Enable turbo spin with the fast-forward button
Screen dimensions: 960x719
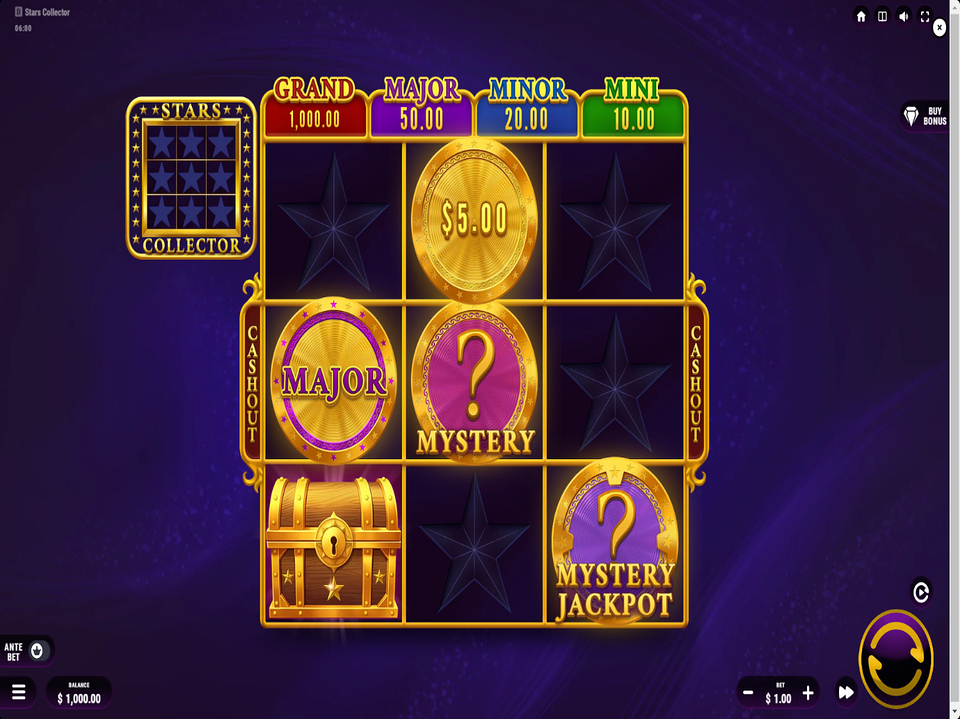point(846,692)
